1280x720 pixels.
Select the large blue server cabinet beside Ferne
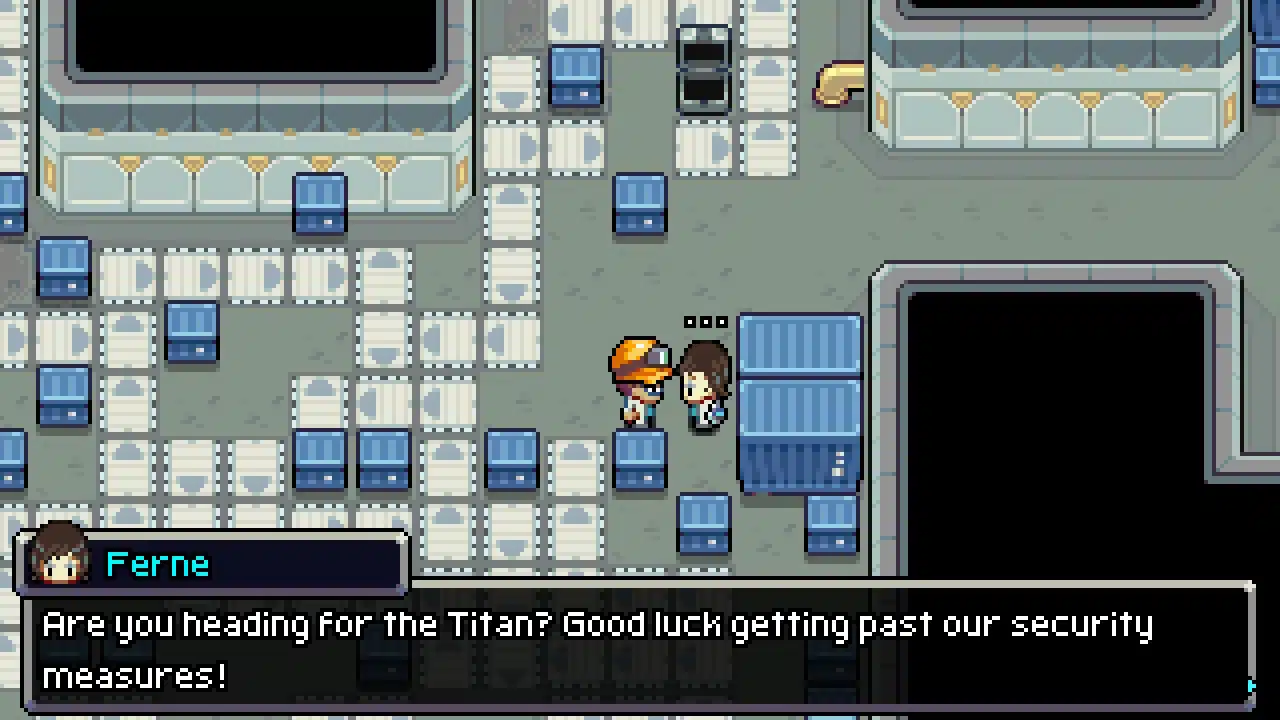point(798,400)
